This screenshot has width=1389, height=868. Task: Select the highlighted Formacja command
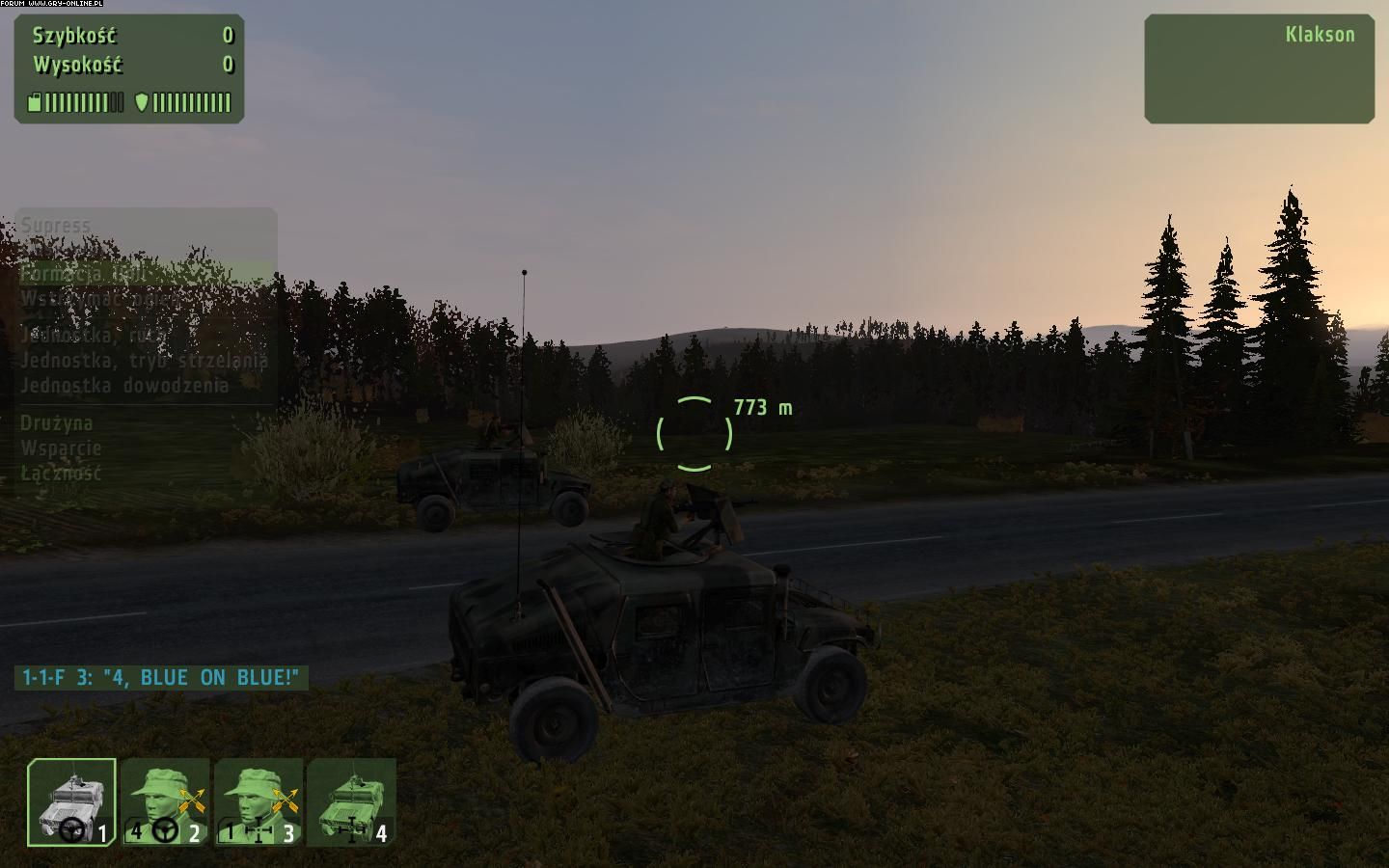pos(85,274)
